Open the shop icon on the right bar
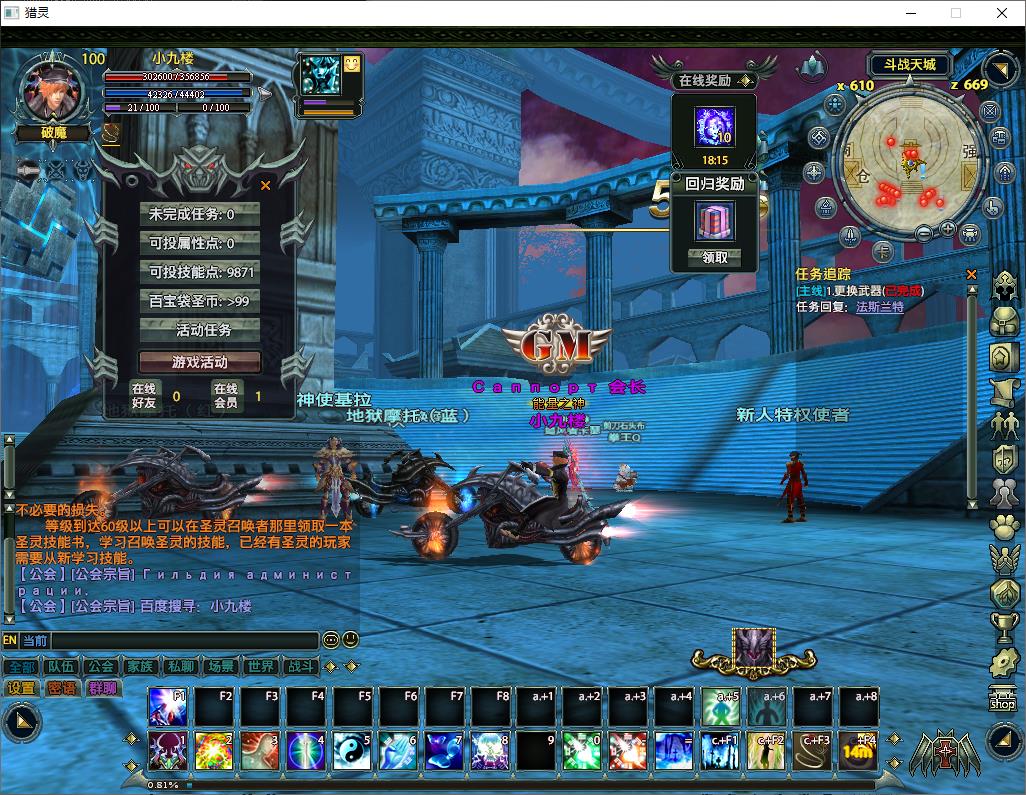1026x795 pixels. coord(1002,699)
